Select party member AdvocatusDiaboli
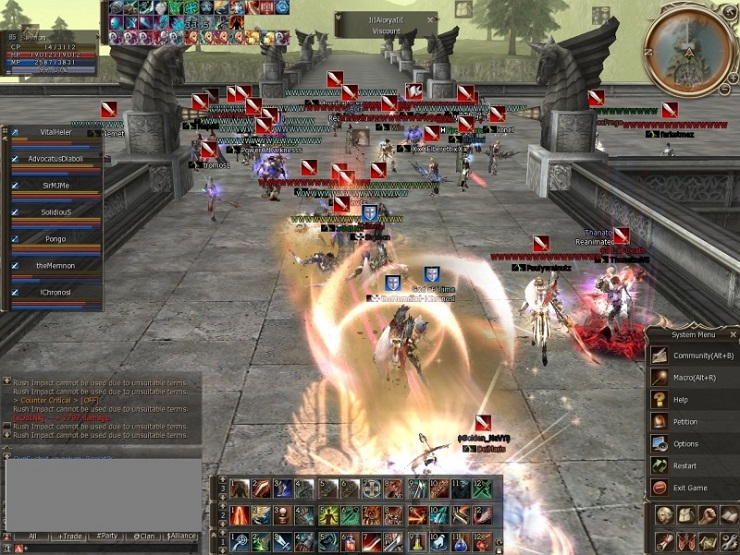Image resolution: width=740 pixels, height=555 pixels. [57, 158]
